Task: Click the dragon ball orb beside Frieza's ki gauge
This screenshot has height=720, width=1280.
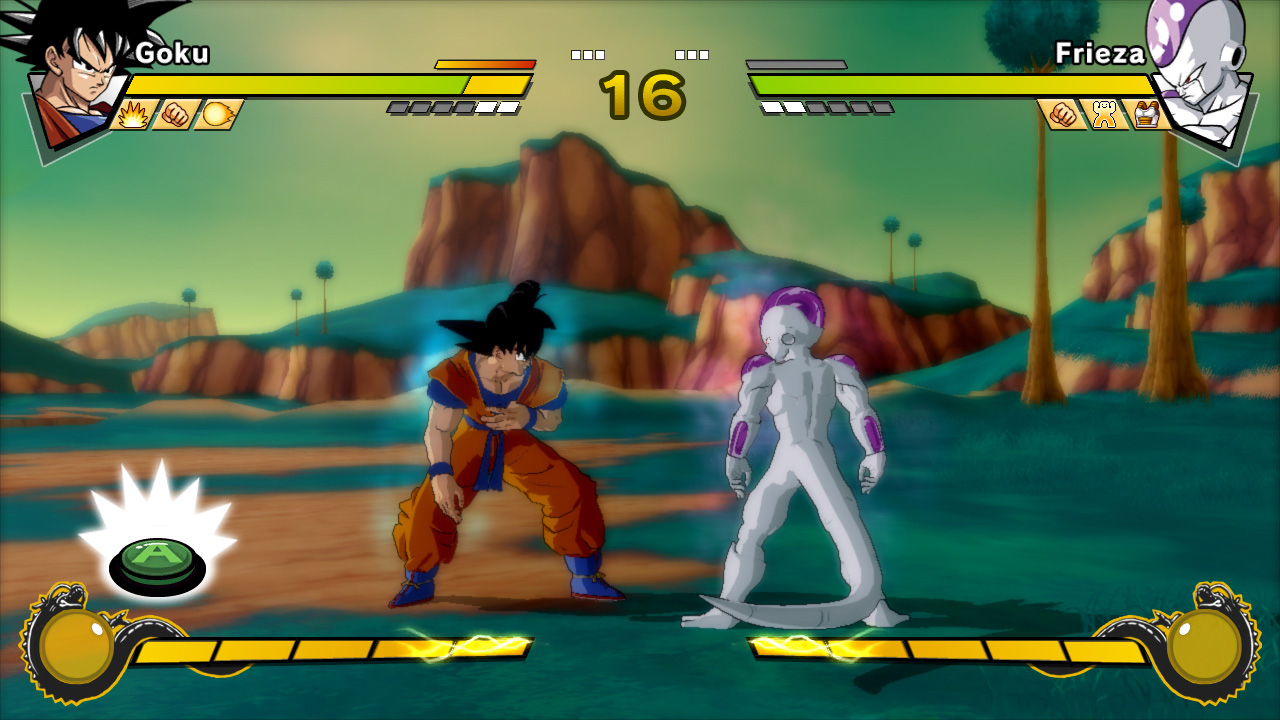Action: [x=1203, y=645]
